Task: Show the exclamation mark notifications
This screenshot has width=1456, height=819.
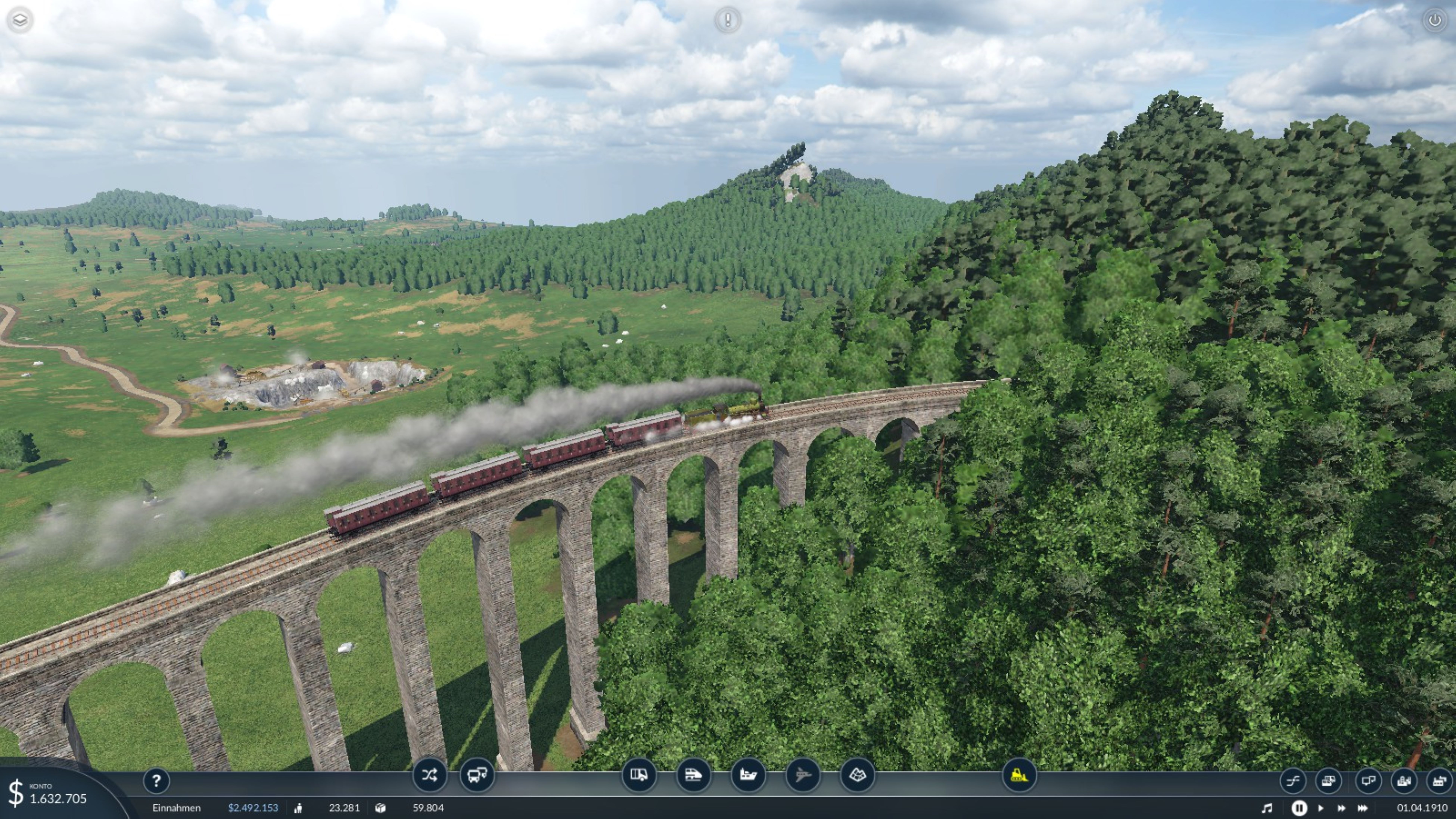Action: 727,20
